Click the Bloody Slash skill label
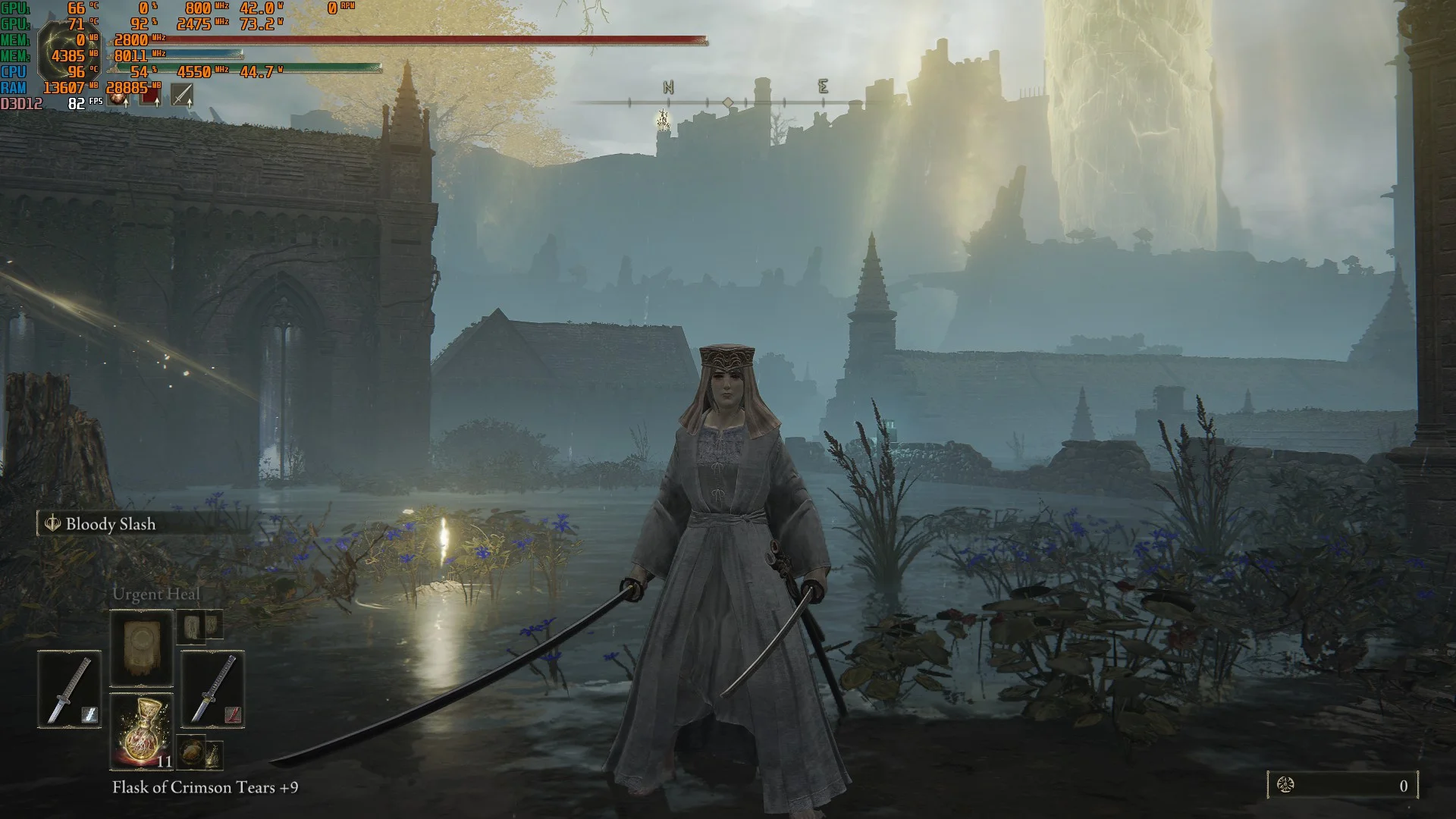 pyautogui.click(x=110, y=524)
